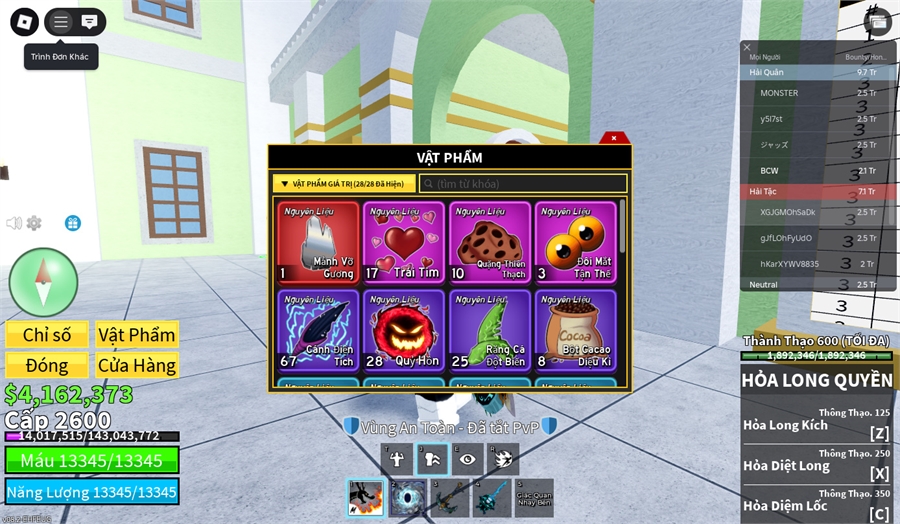Open the Roblox main menu logo
This screenshot has height=524, width=900.
click(x=24, y=22)
